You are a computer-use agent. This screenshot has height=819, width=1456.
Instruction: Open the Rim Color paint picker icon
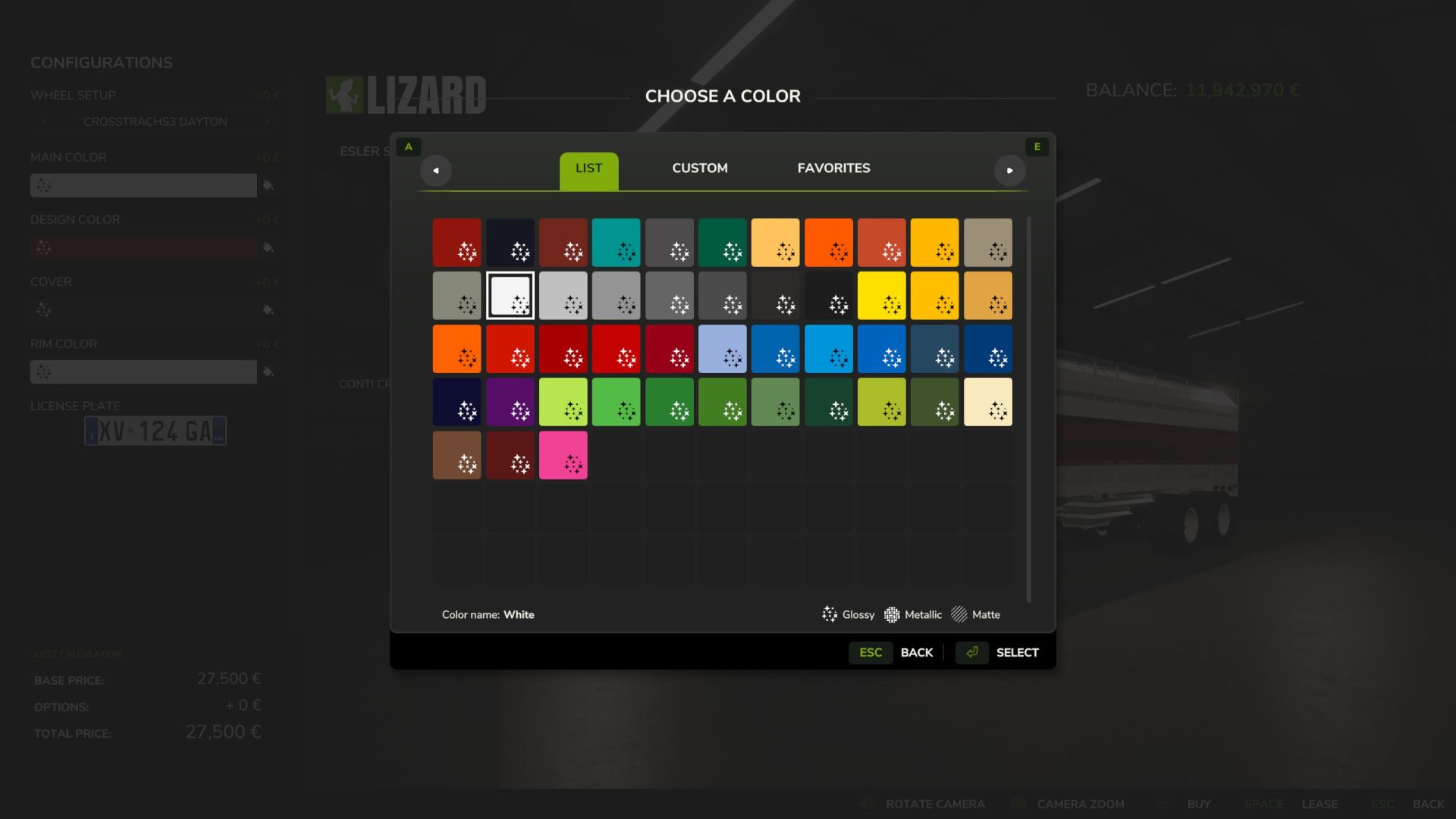pyautogui.click(x=269, y=372)
